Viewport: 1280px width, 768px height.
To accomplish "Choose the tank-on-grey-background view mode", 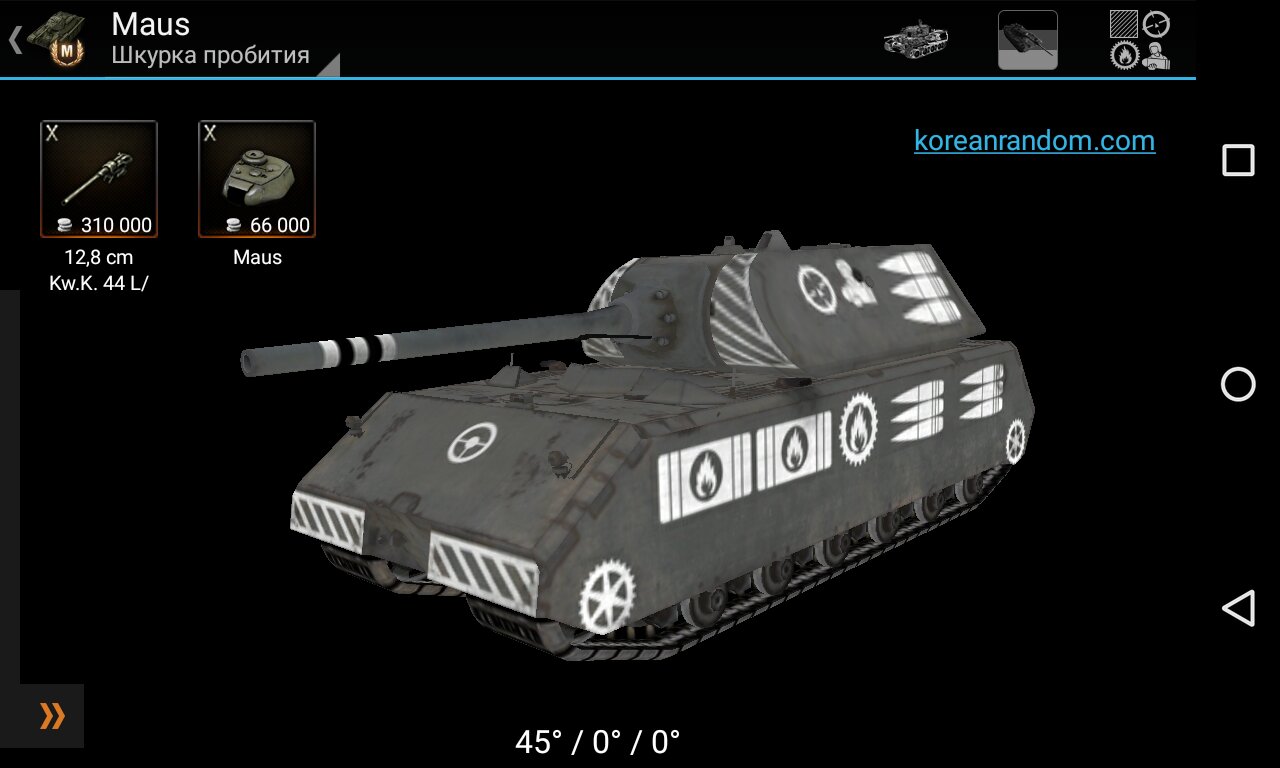I will (1027, 40).
